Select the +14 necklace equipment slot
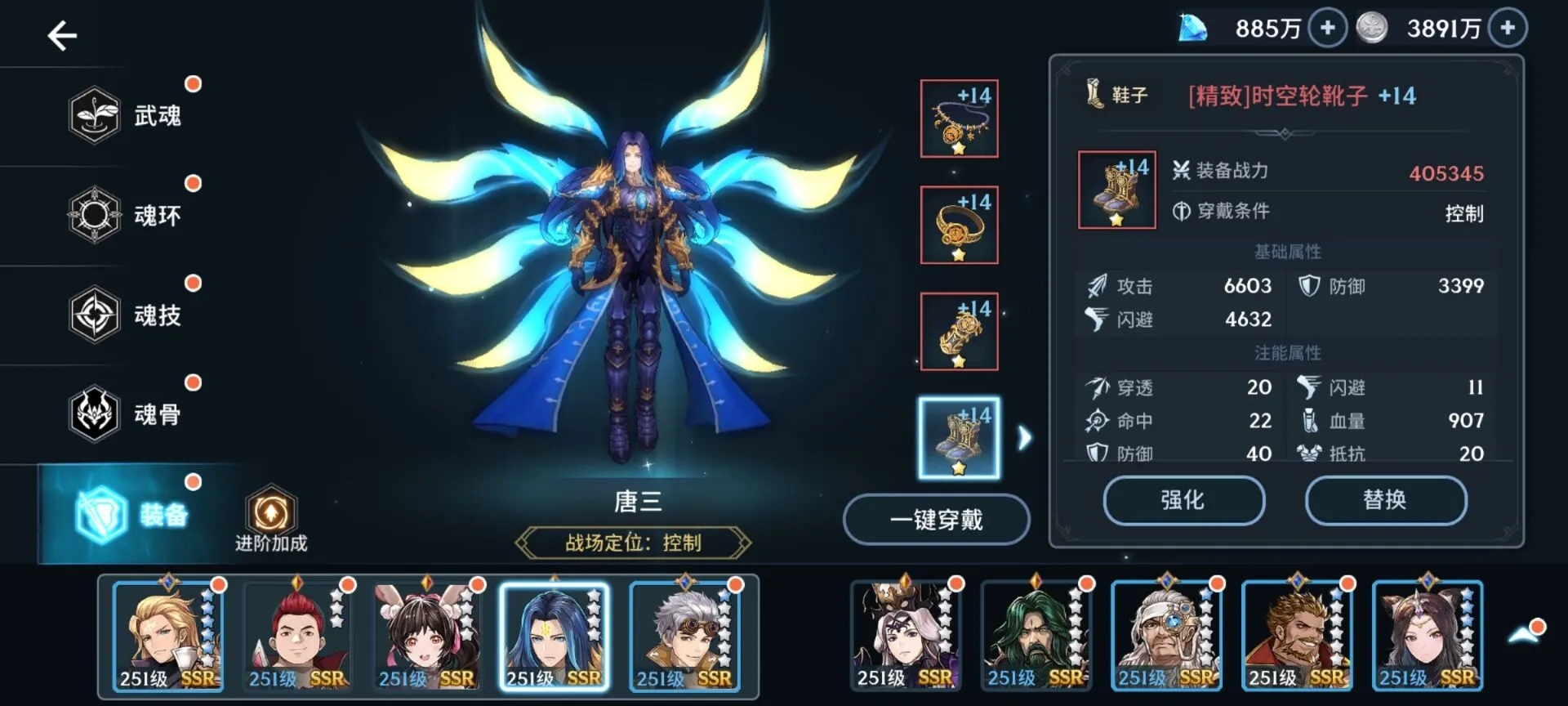The image size is (1568, 706). (958, 118)
